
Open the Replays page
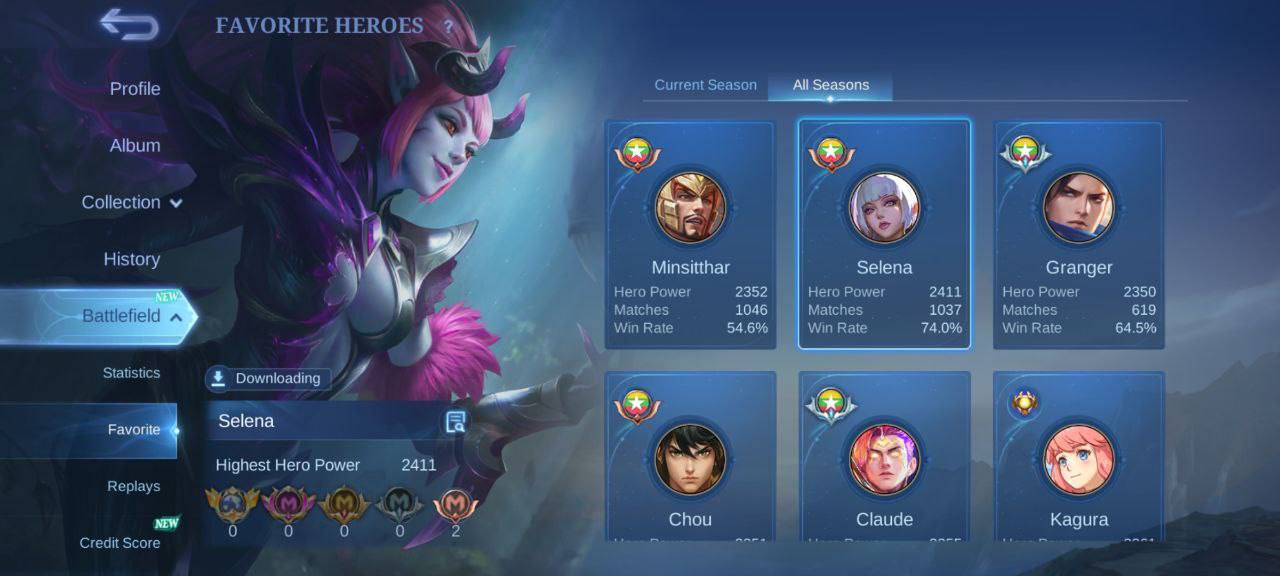(x=134, y=487)
